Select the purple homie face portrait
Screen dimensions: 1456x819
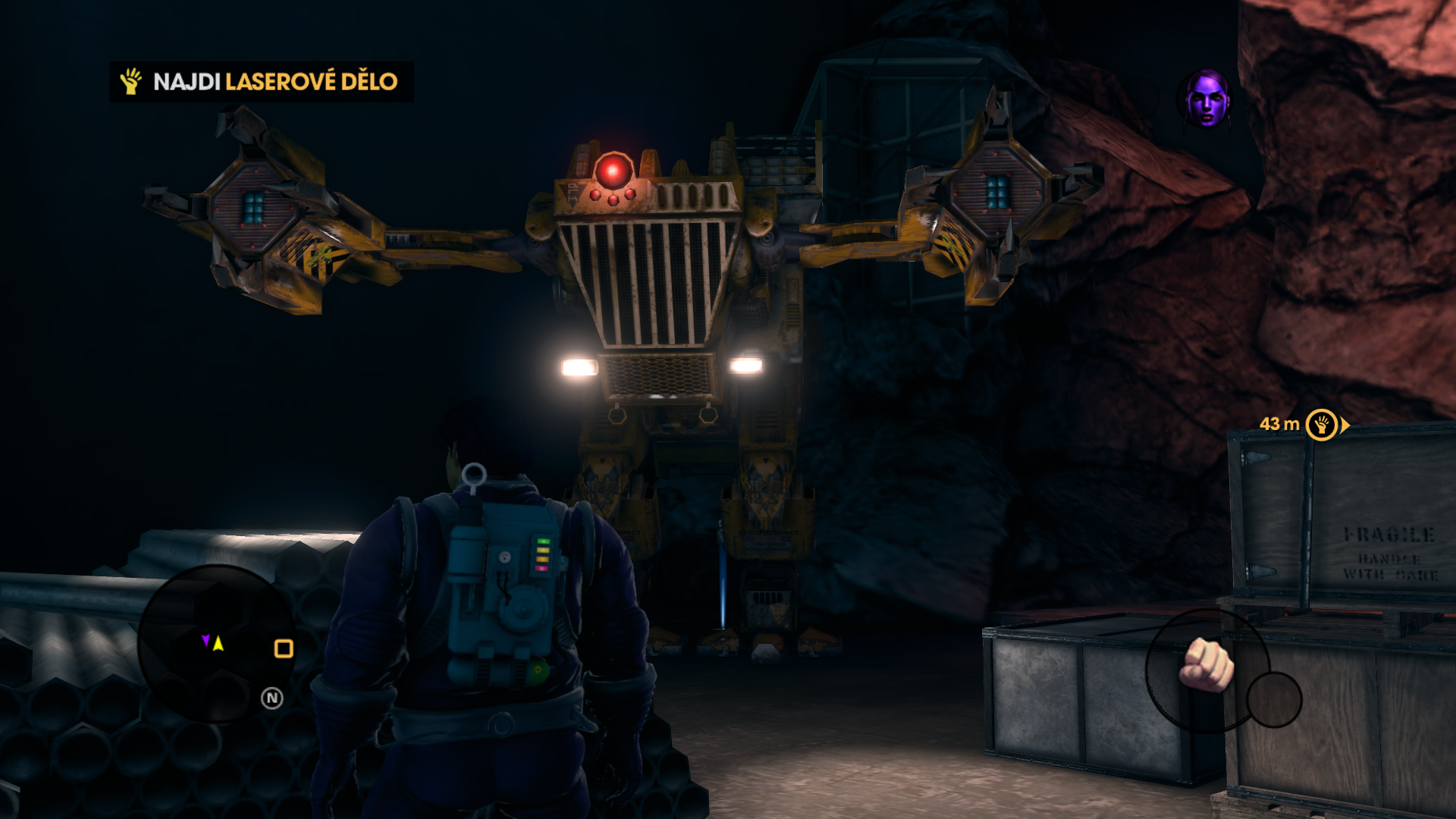tap(1207, 99)
